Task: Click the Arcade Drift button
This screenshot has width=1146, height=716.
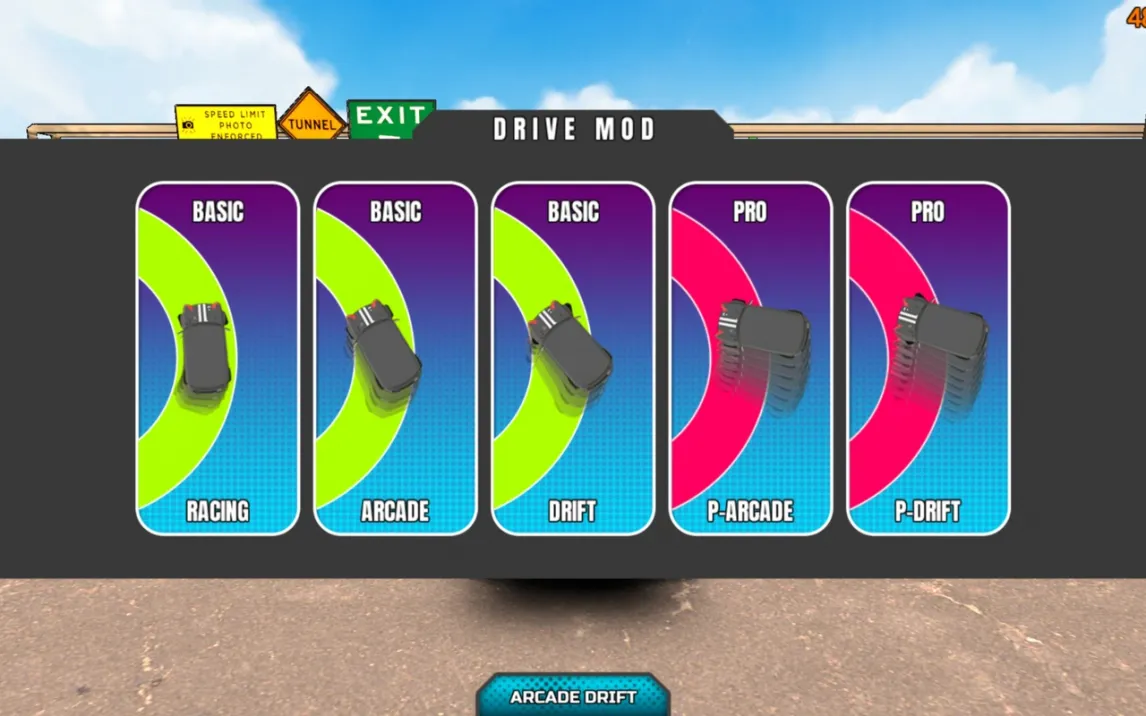Action: point(573,696)
